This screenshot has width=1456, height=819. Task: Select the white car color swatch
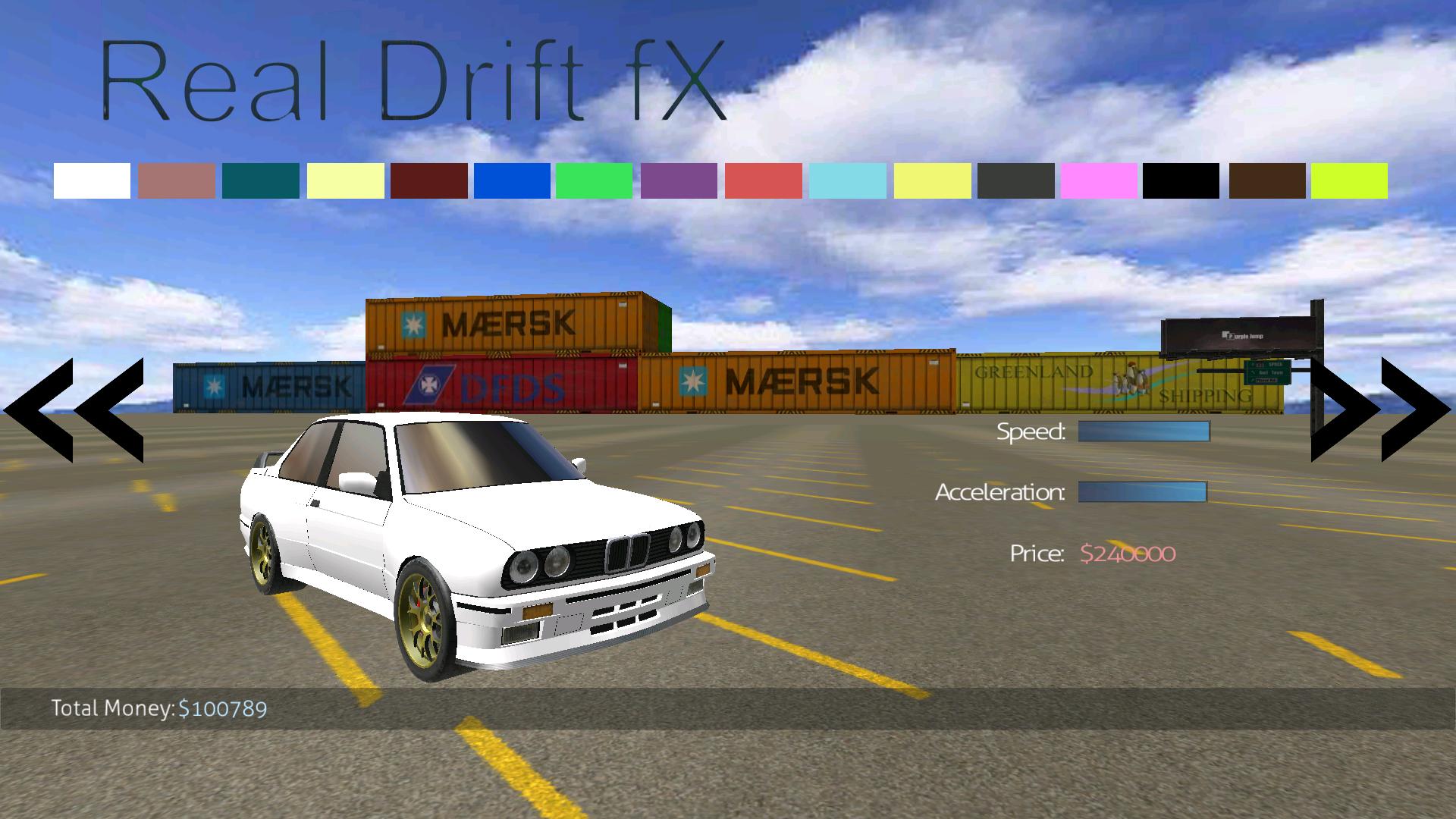[x=94, y=180]
